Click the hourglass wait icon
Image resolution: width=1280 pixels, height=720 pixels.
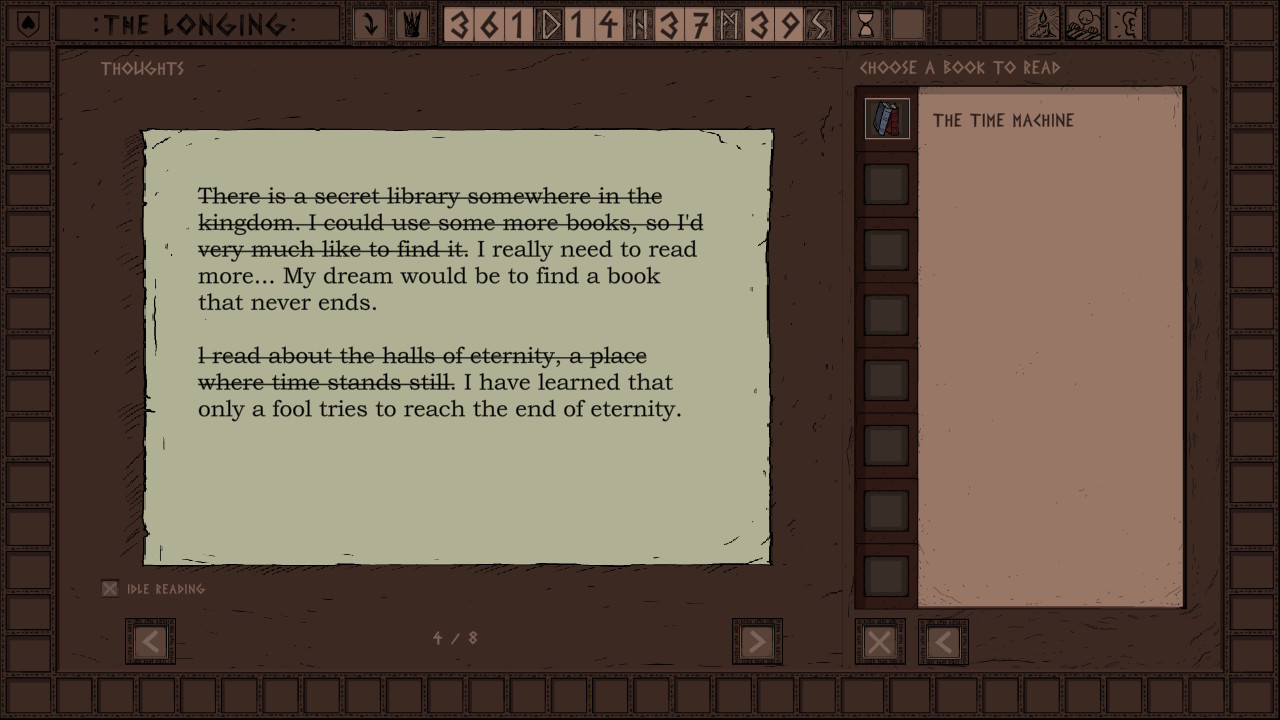click(866, 24)
